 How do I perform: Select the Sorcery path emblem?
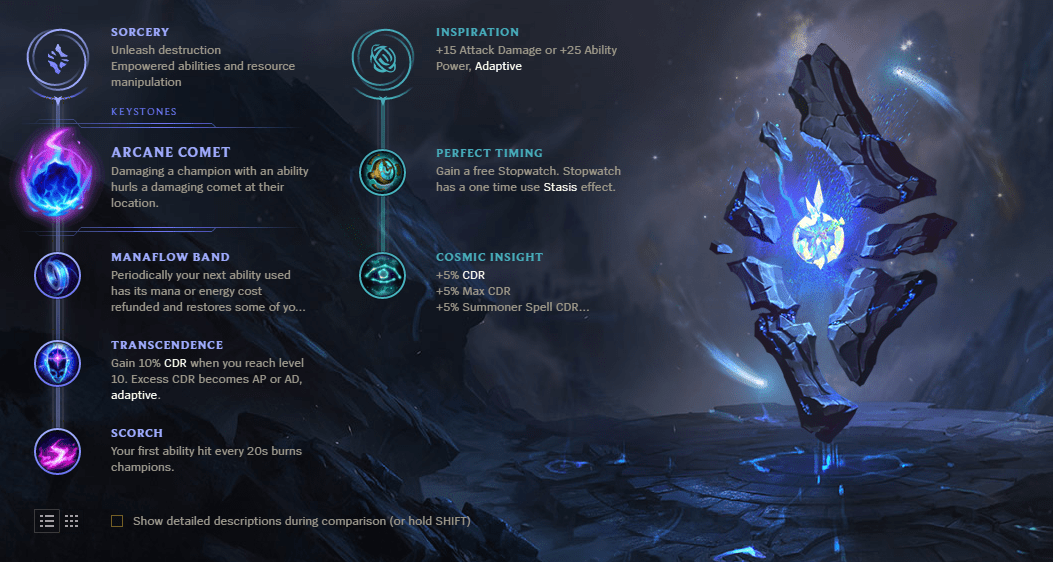click(x=57, y=59)
